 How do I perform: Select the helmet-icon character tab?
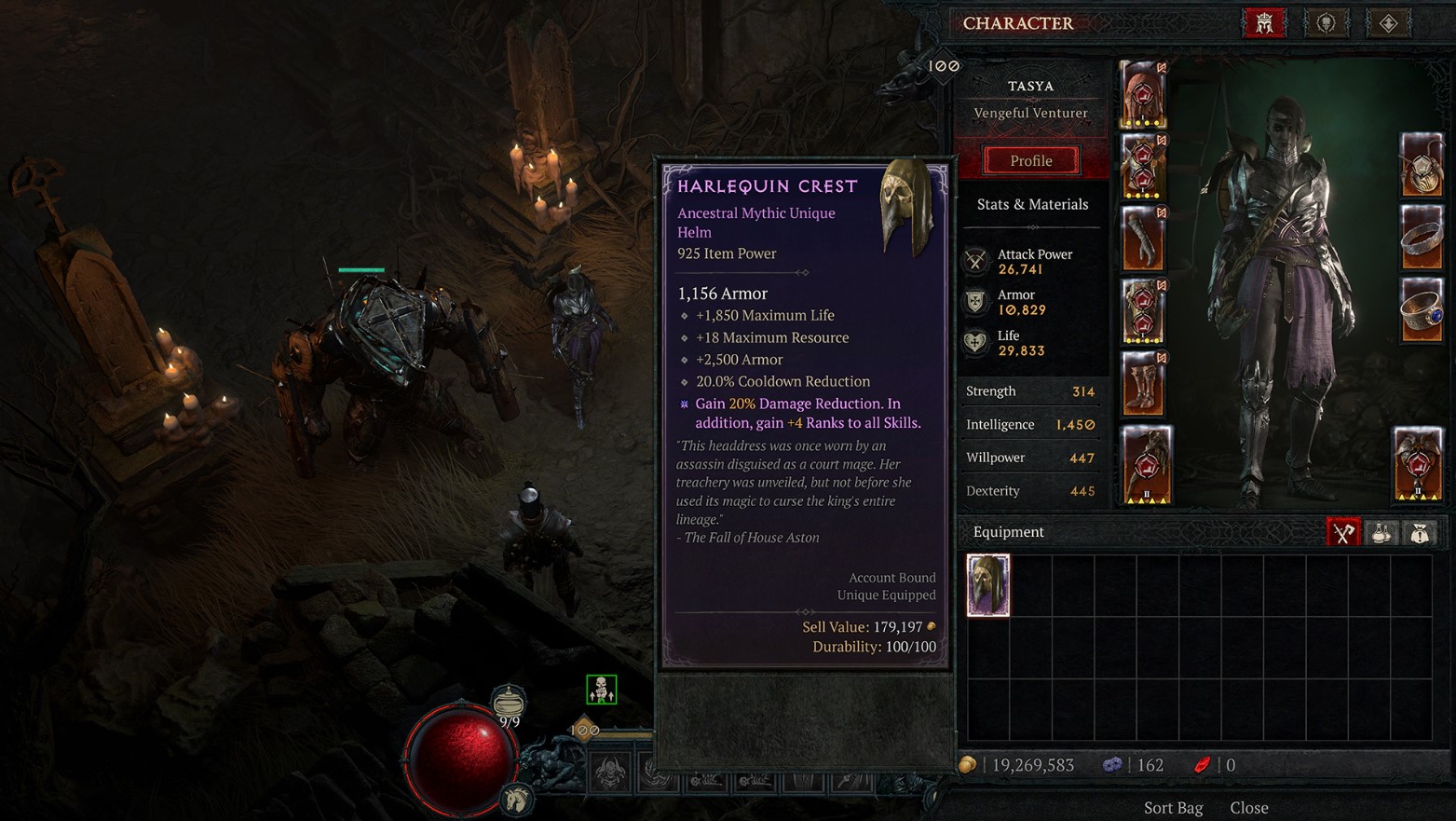click(x=1264, y=23)
